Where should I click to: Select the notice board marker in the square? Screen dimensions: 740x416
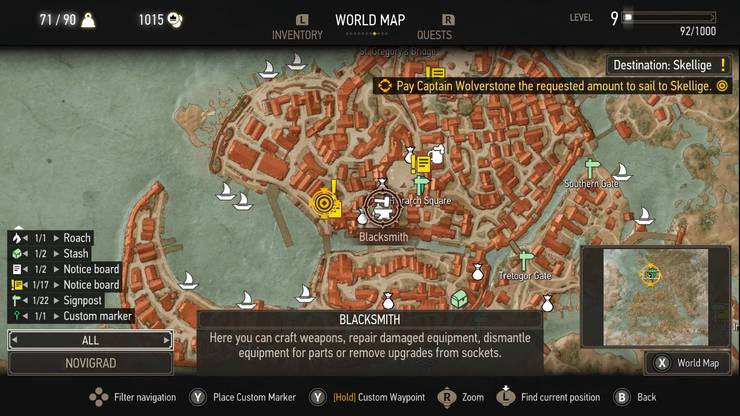pos(421,164)
